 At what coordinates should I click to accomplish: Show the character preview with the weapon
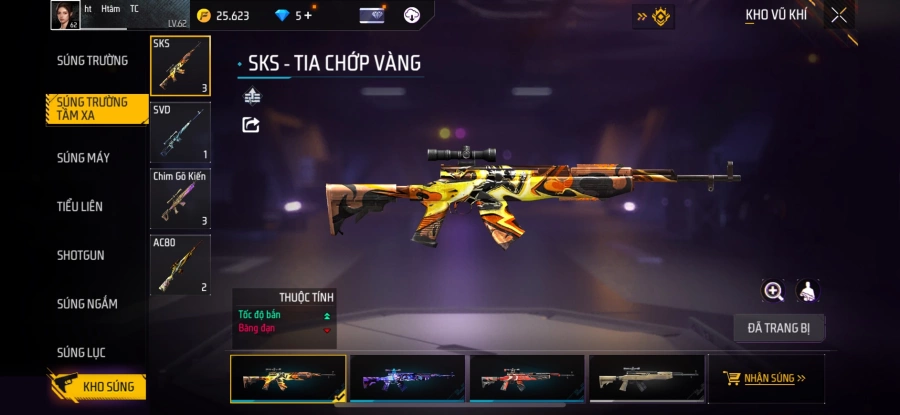pos(808,291)
